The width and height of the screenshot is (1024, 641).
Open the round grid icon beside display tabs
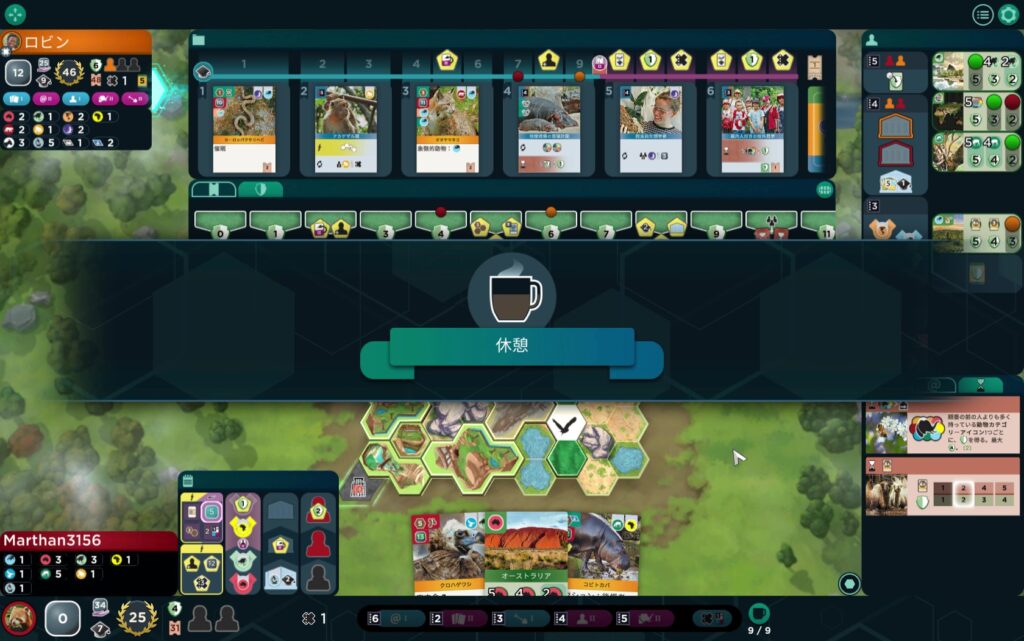tap(825, 189)
